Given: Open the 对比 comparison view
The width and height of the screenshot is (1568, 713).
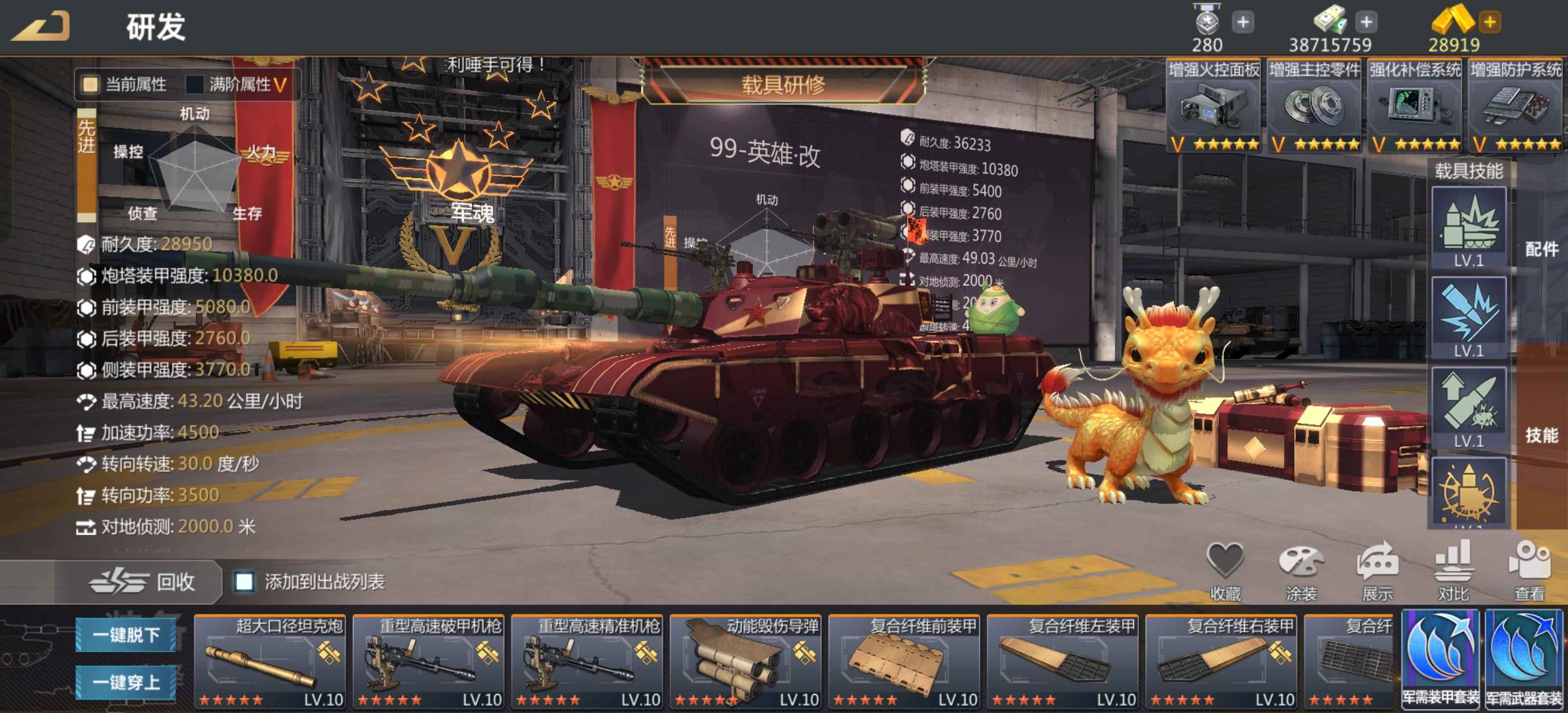Looking at the screenshot, I should coord(1453,570).
